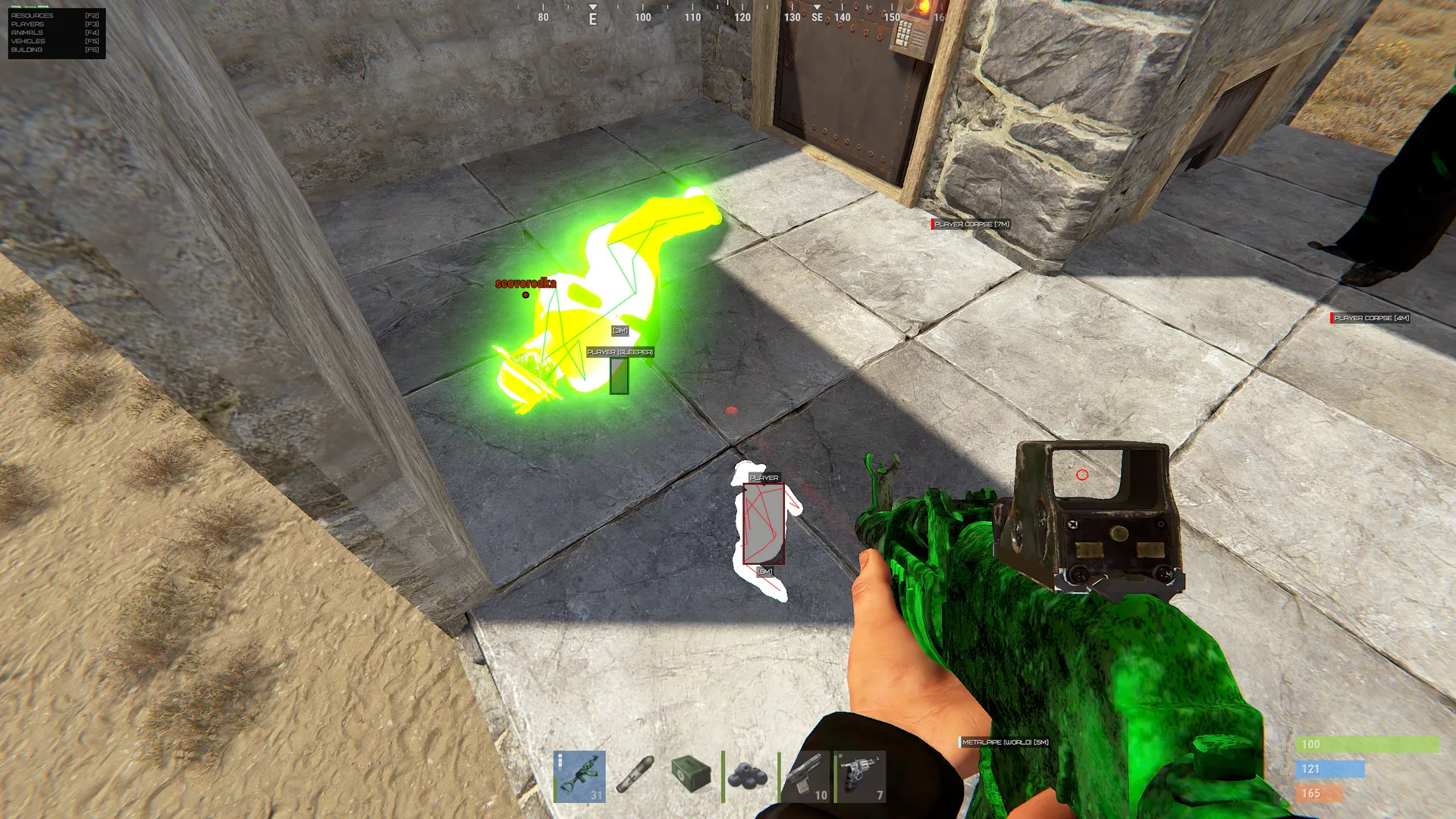
Task: Select the green assault rifle hotbar slot
Action: click(x=580, y=777)
